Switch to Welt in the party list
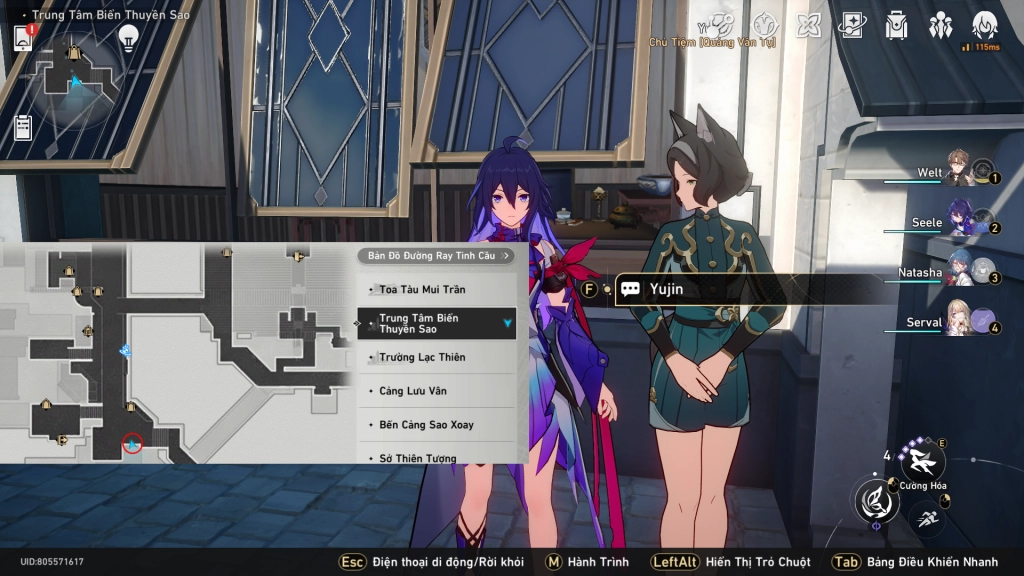This screenshot has width=1024, height=576. coord(960,173)
